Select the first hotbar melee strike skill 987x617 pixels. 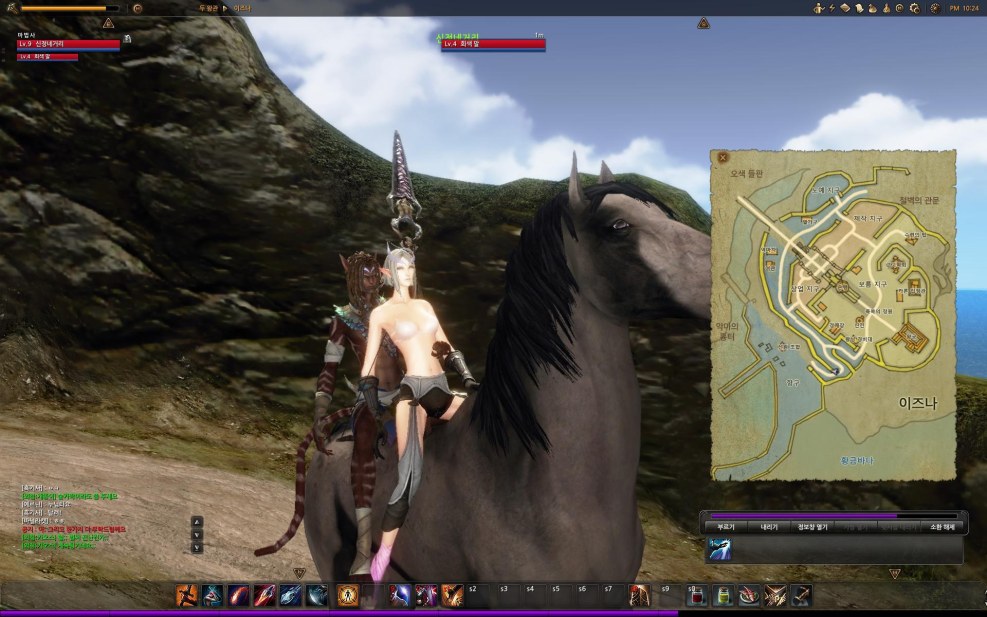point(187,596)
